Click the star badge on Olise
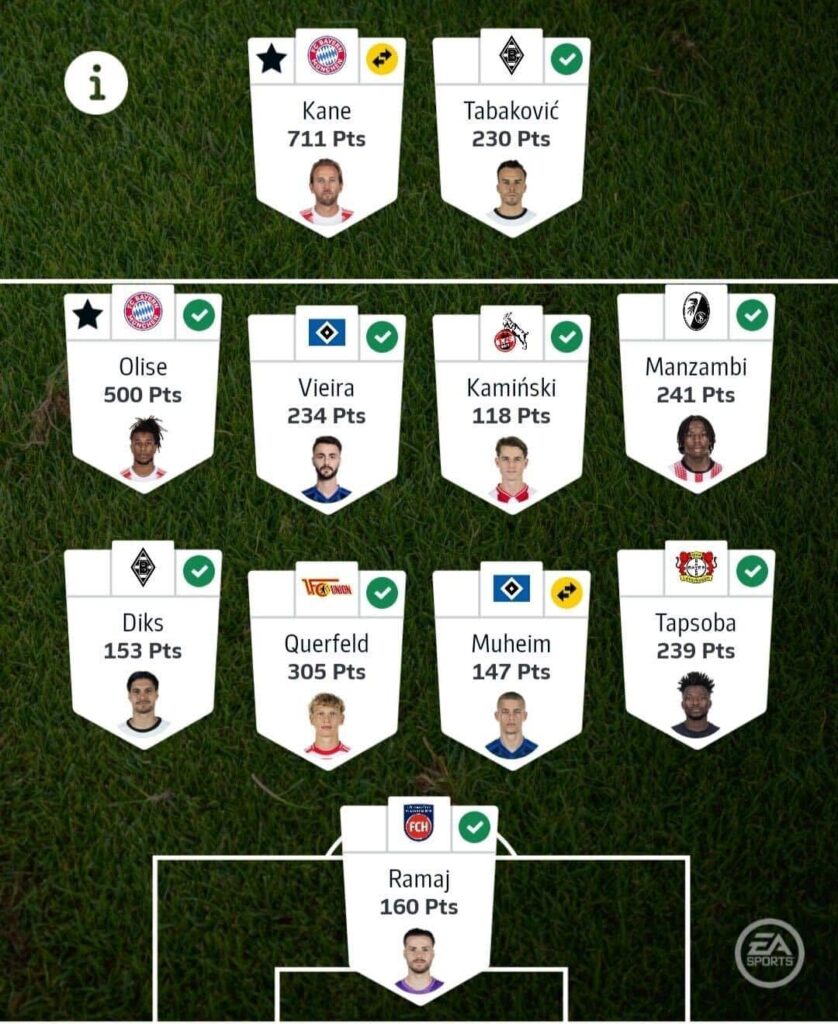This screenshot has width=838, height=1024. click(87, 315)
